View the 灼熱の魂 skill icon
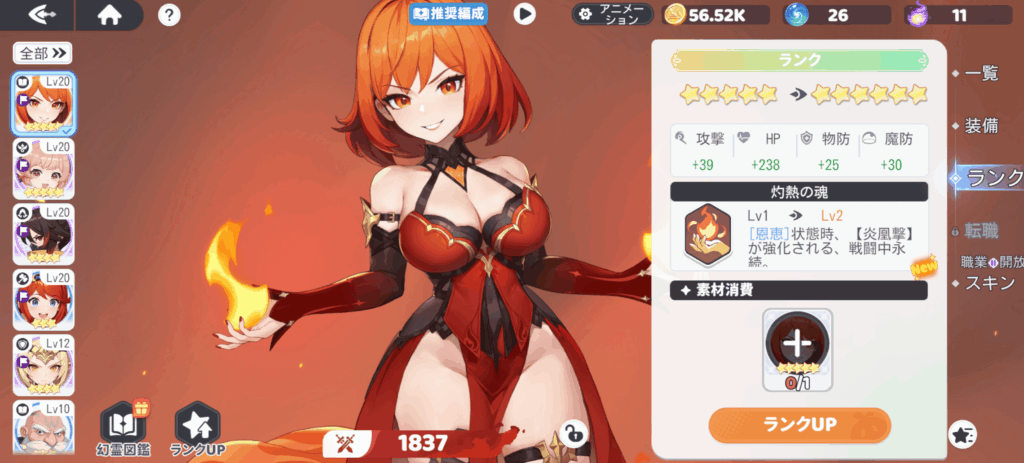The image size is (1024, 463). point(705,235)
